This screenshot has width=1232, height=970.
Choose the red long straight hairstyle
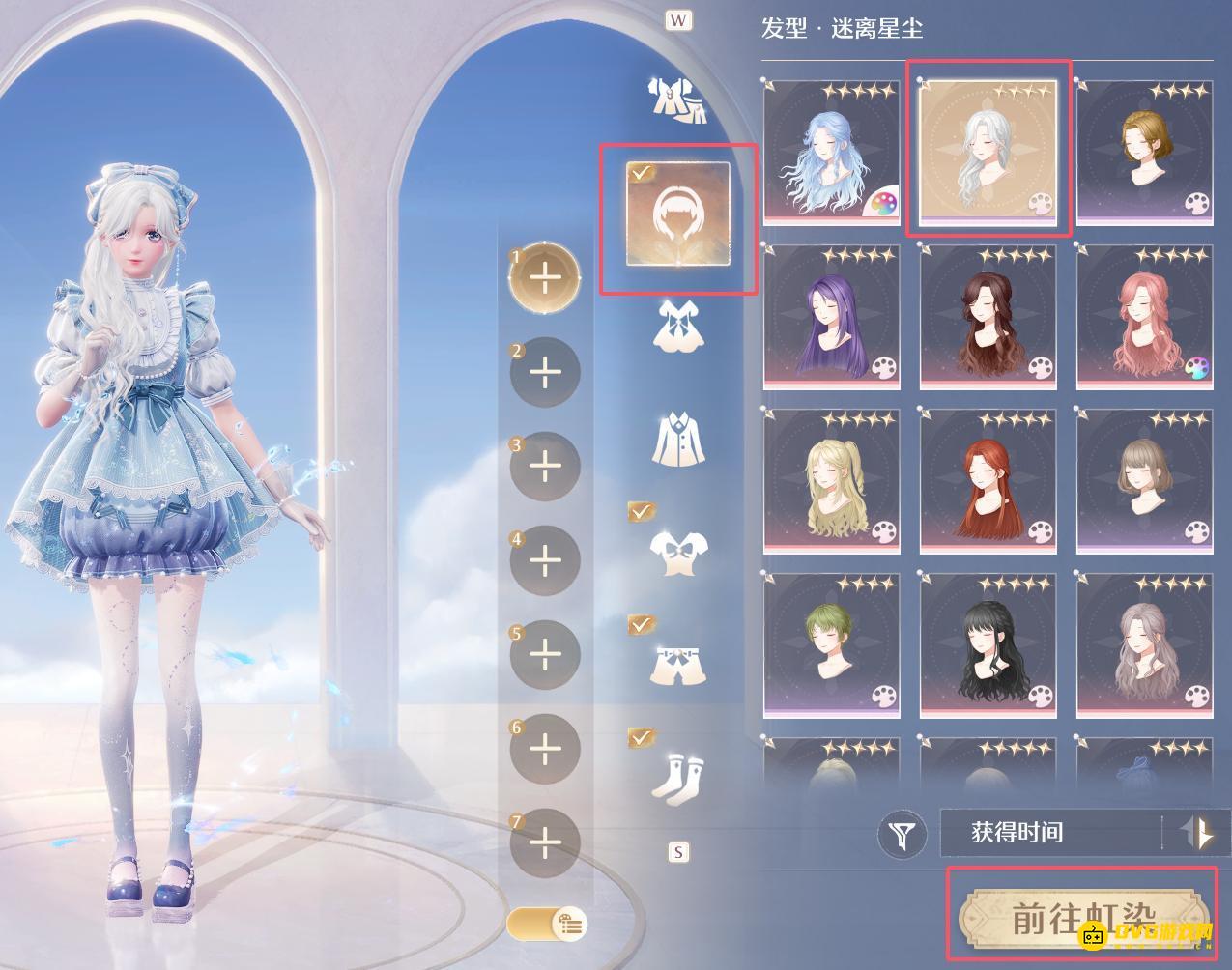988,481
